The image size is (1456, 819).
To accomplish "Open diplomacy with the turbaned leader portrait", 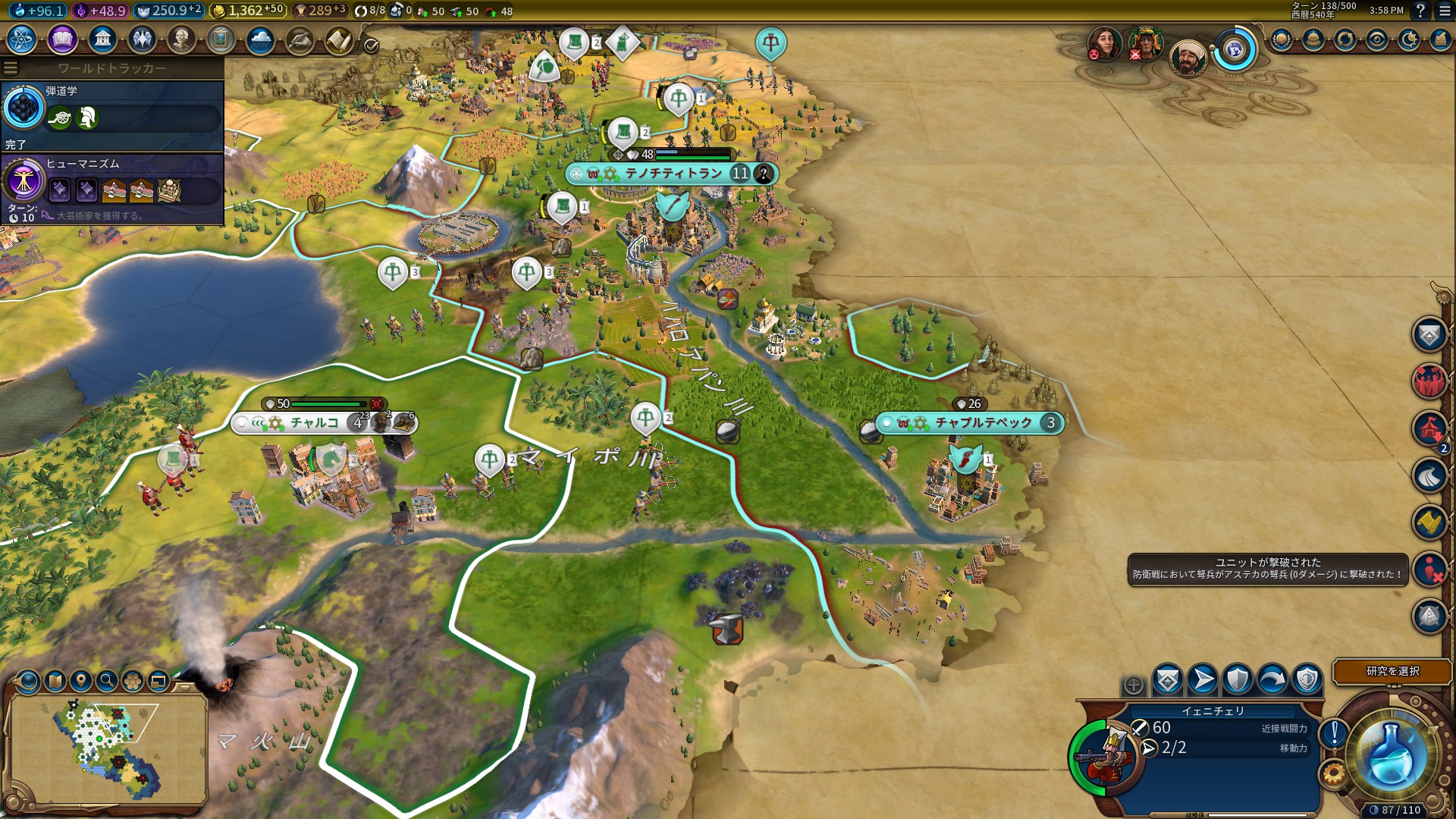I will 1187,56.
